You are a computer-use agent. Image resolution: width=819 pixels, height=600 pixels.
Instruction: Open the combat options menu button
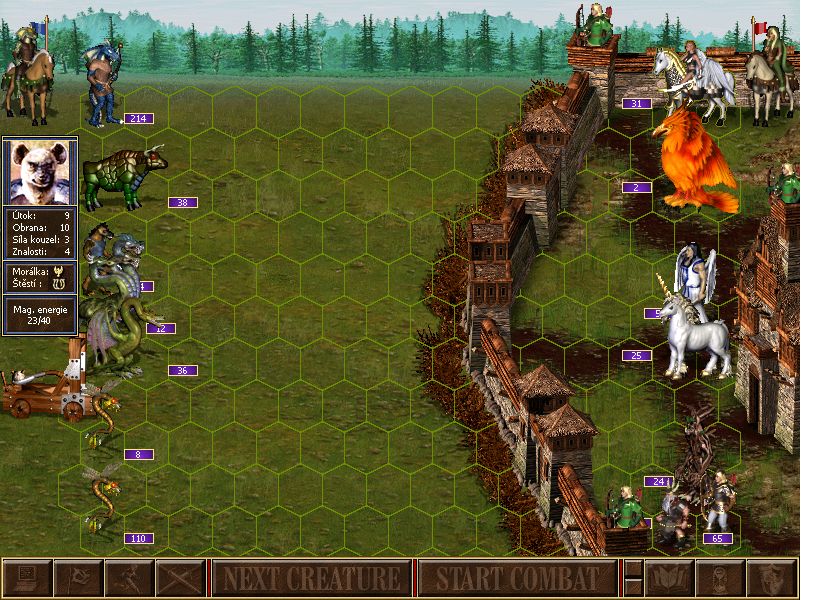[x=27, y=578]
